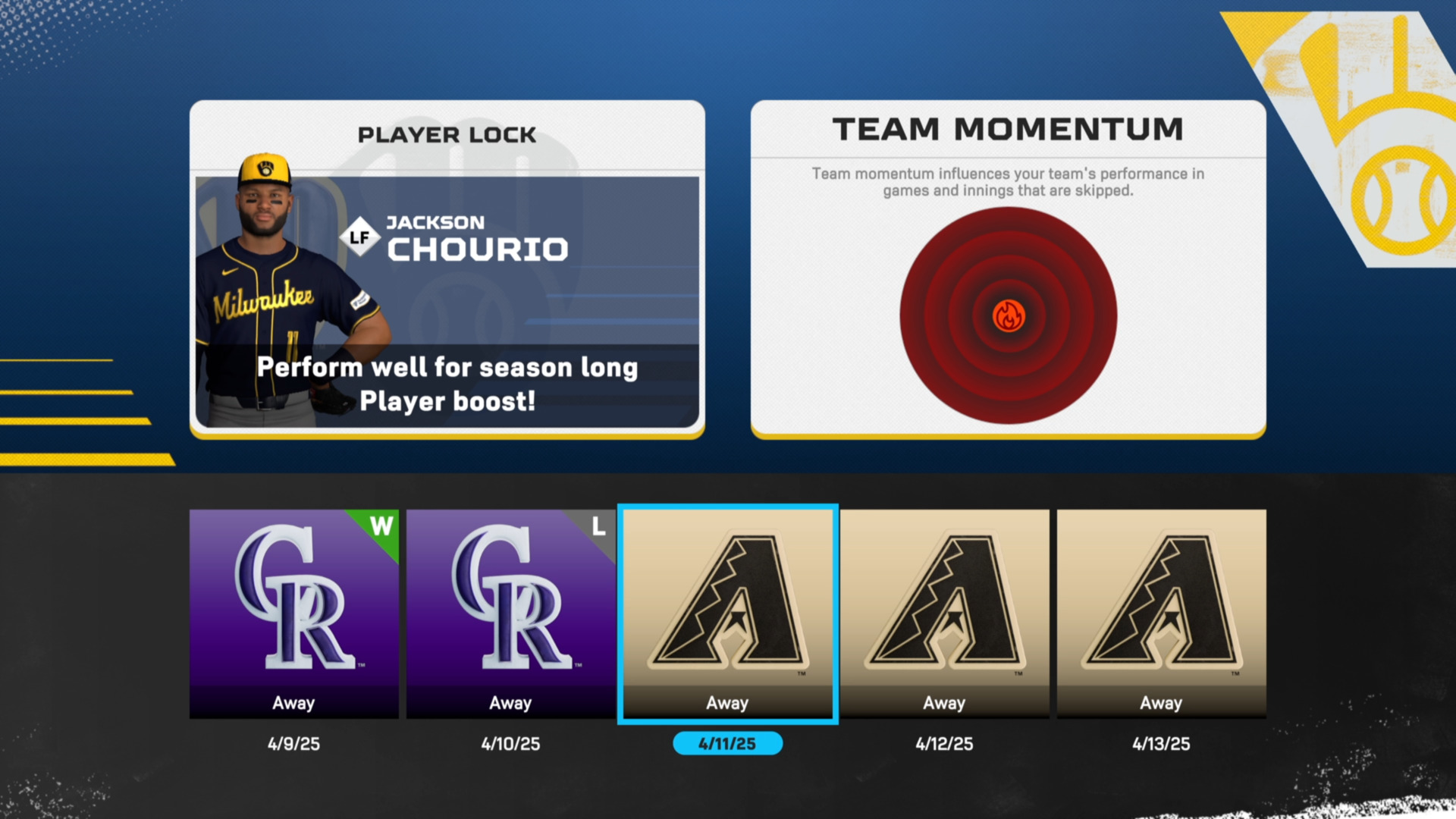Screen dimensions: 1456x819
Task: Pick the highlighted 4/11/25 Diamondbacks game
Action: [727, 613]
